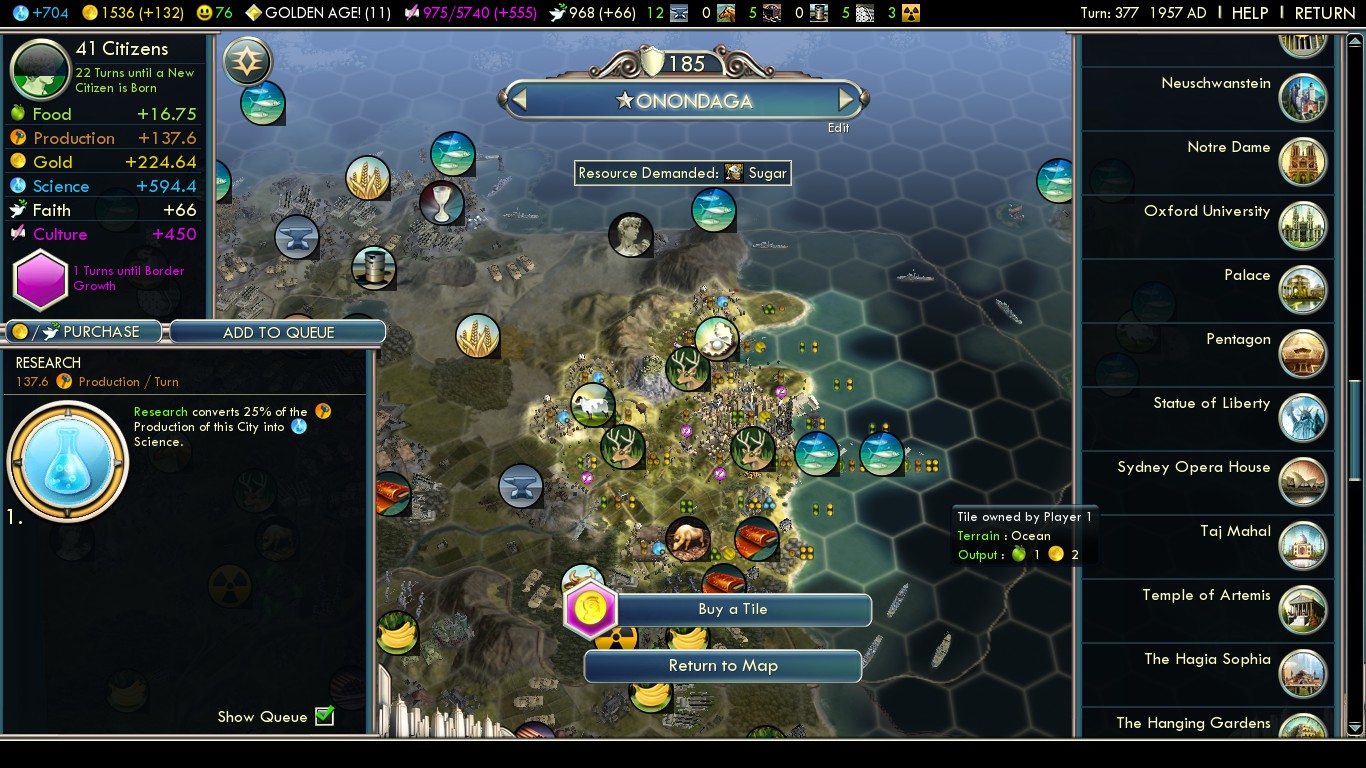1366x768 pixels.
Task: Click RETURN in the top bar
Action: pos(1324,13)
